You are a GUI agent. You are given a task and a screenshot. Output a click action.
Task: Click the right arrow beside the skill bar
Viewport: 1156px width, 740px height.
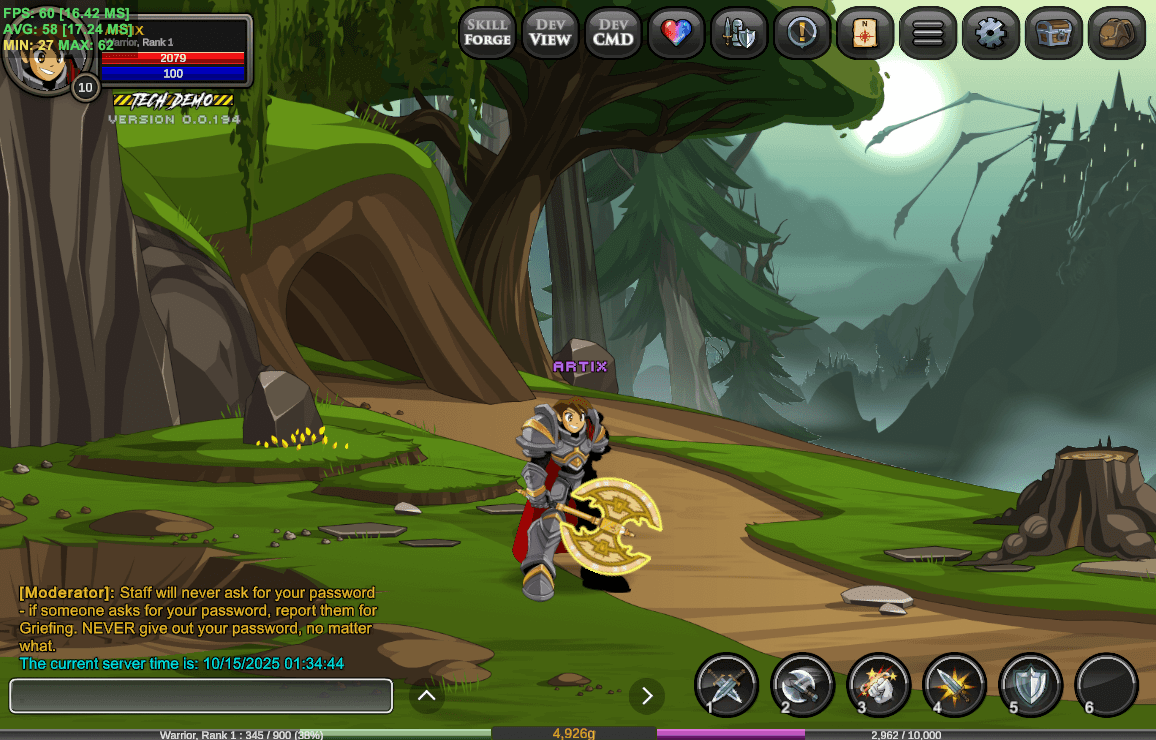click(647, 695)
